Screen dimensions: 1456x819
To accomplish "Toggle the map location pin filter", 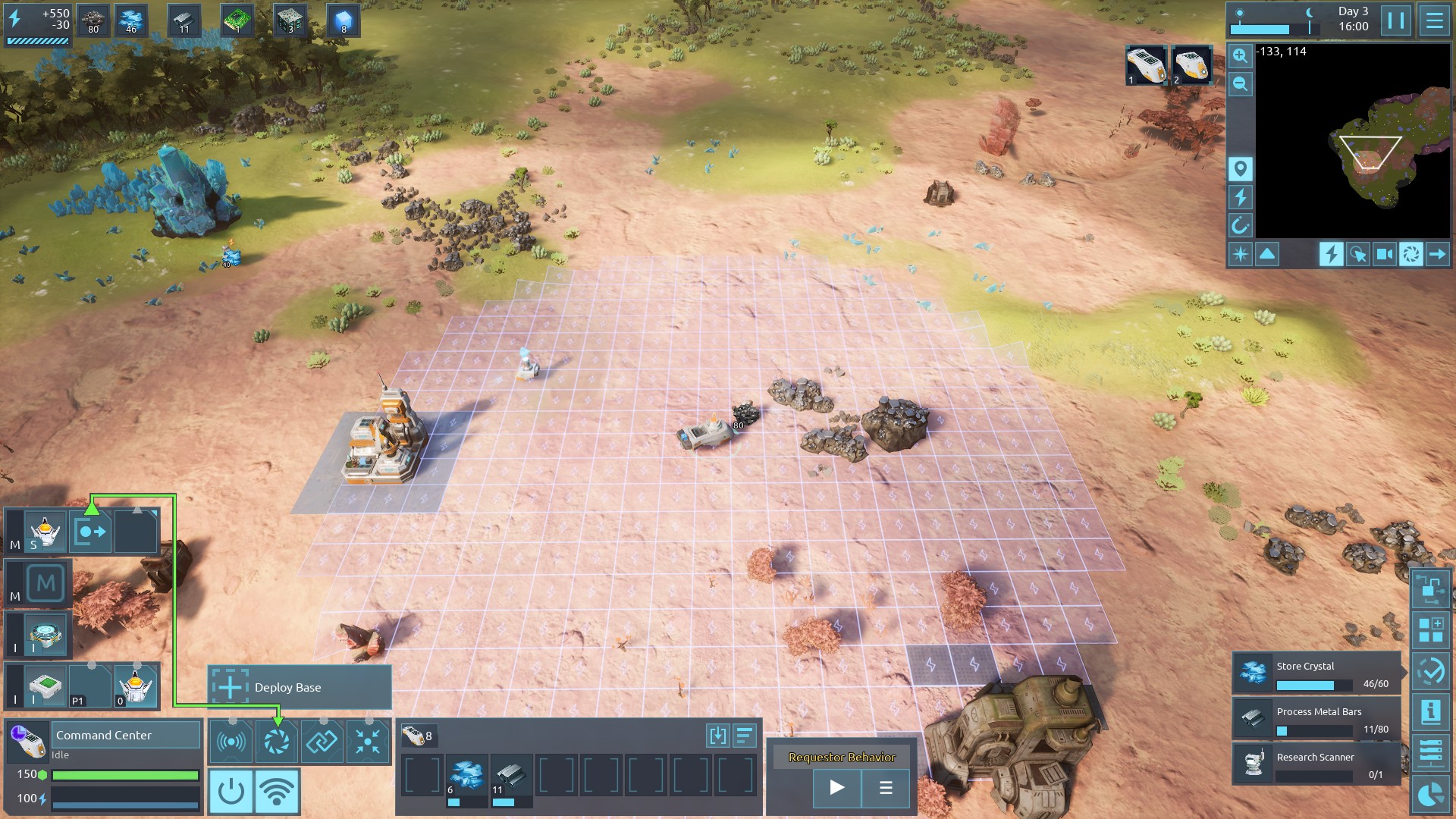I will (x=1240, y=168).
